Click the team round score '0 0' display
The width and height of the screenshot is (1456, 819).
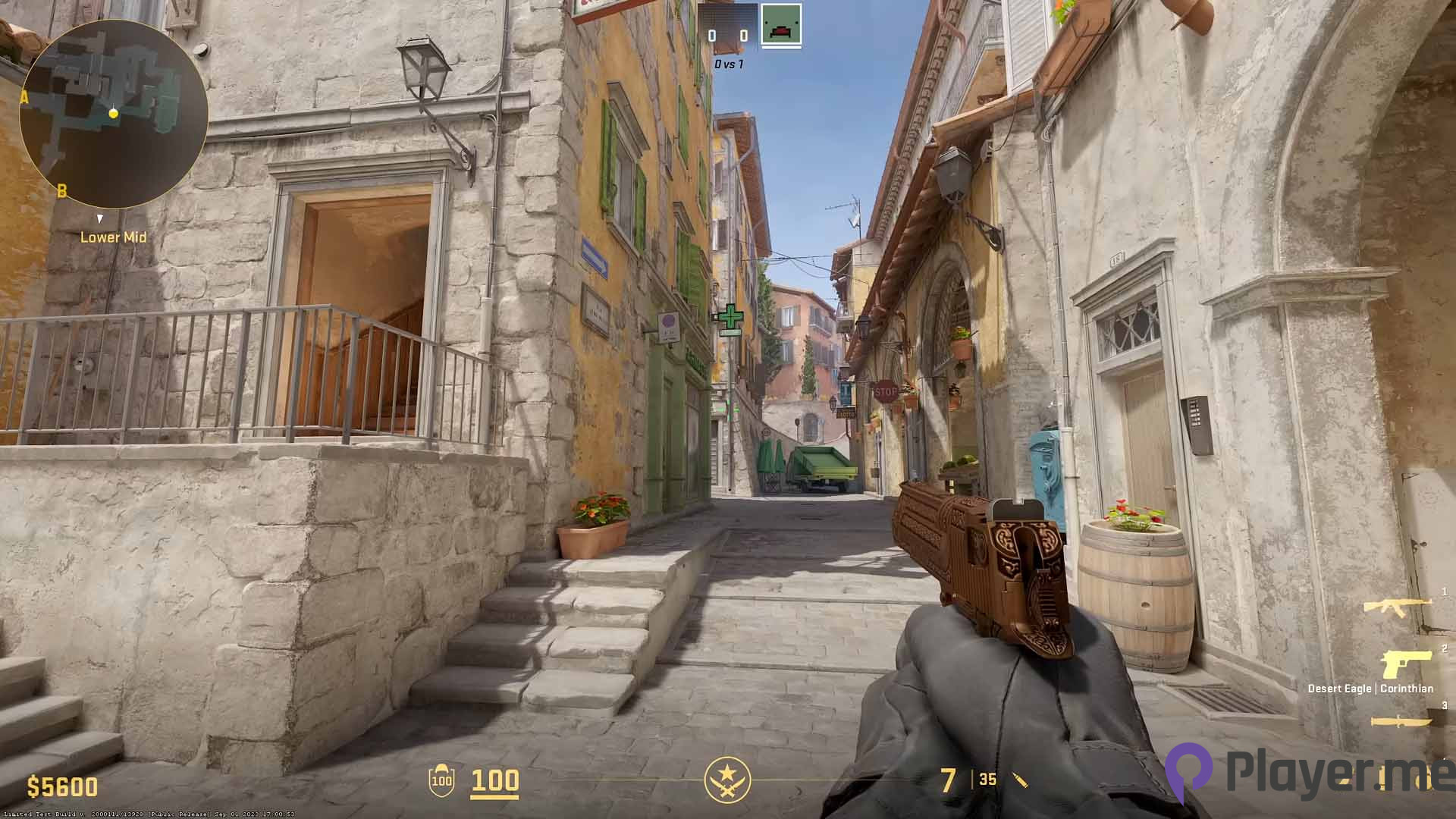pyautogui.click(x=728, y=34)
